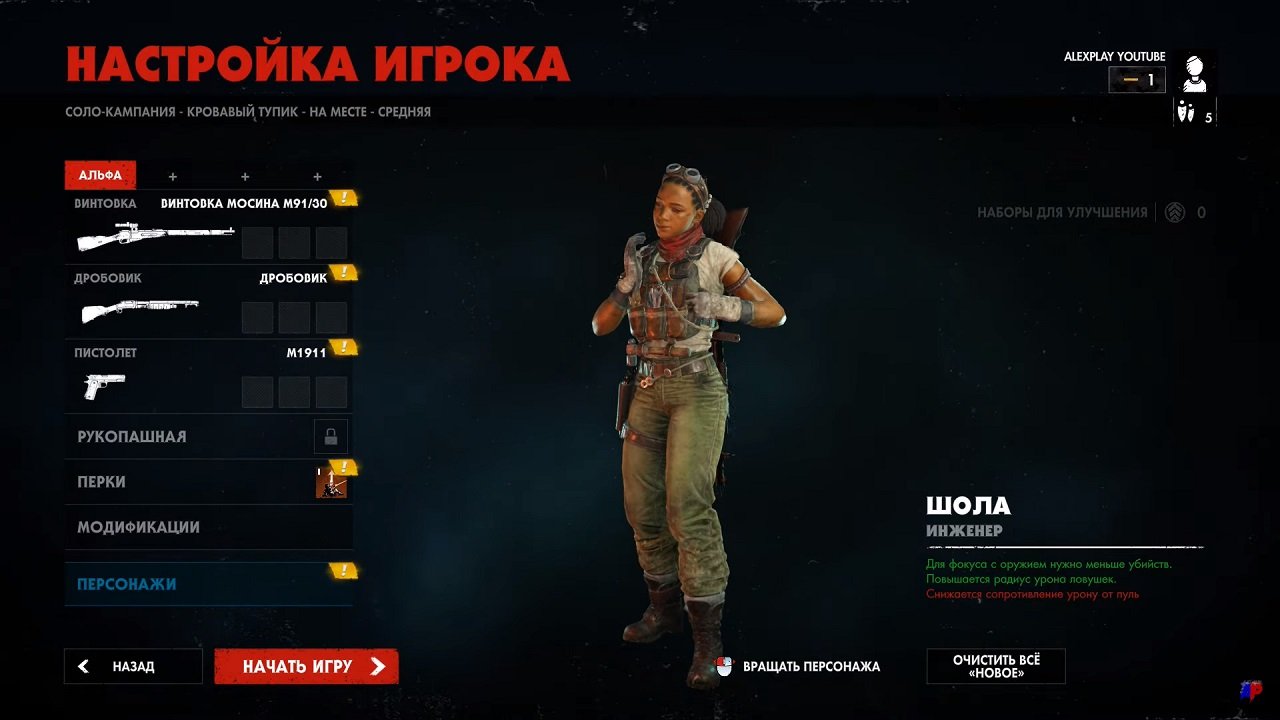1280x720 pixels.
Task: Select the Mosin M91/30 rifle thumbnail
Action: click(155, 237)
